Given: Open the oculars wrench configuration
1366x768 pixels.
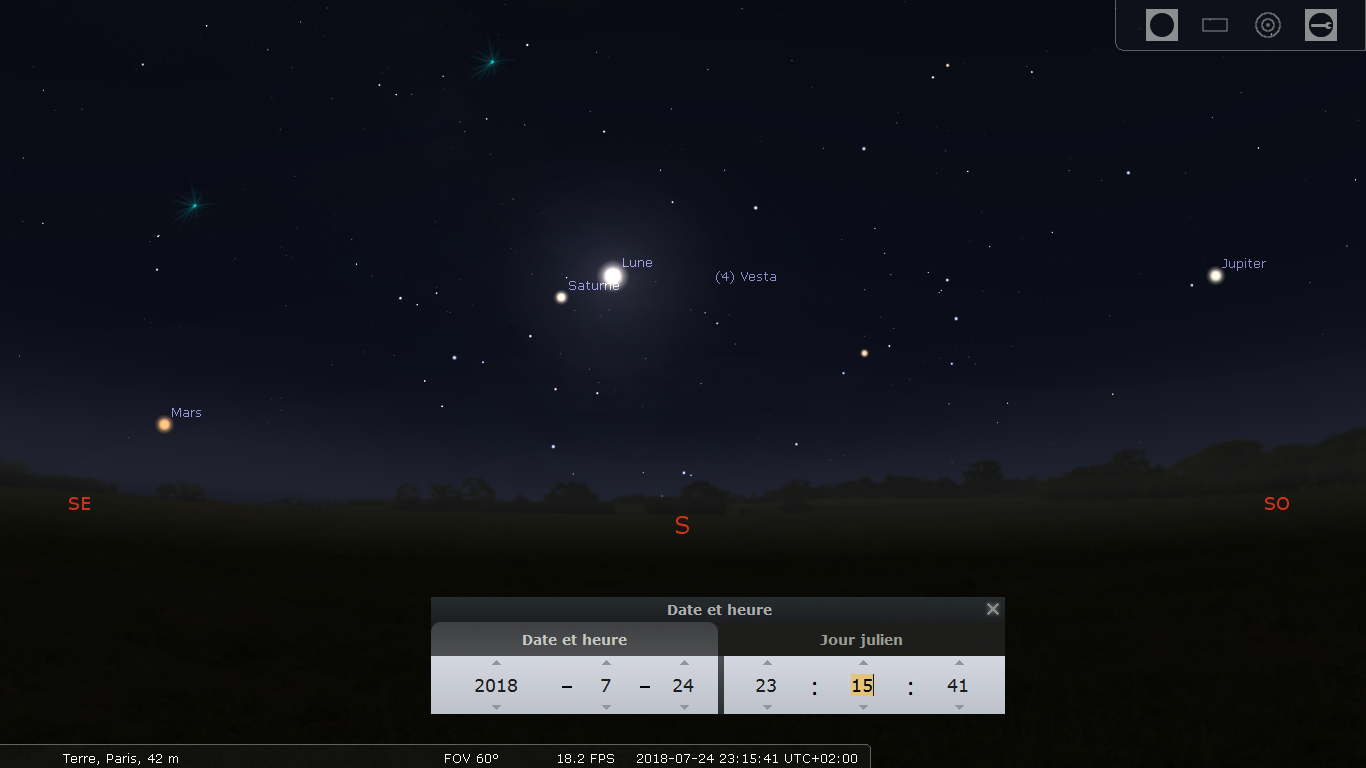Looking at the screenshot, I should 1321,25.
